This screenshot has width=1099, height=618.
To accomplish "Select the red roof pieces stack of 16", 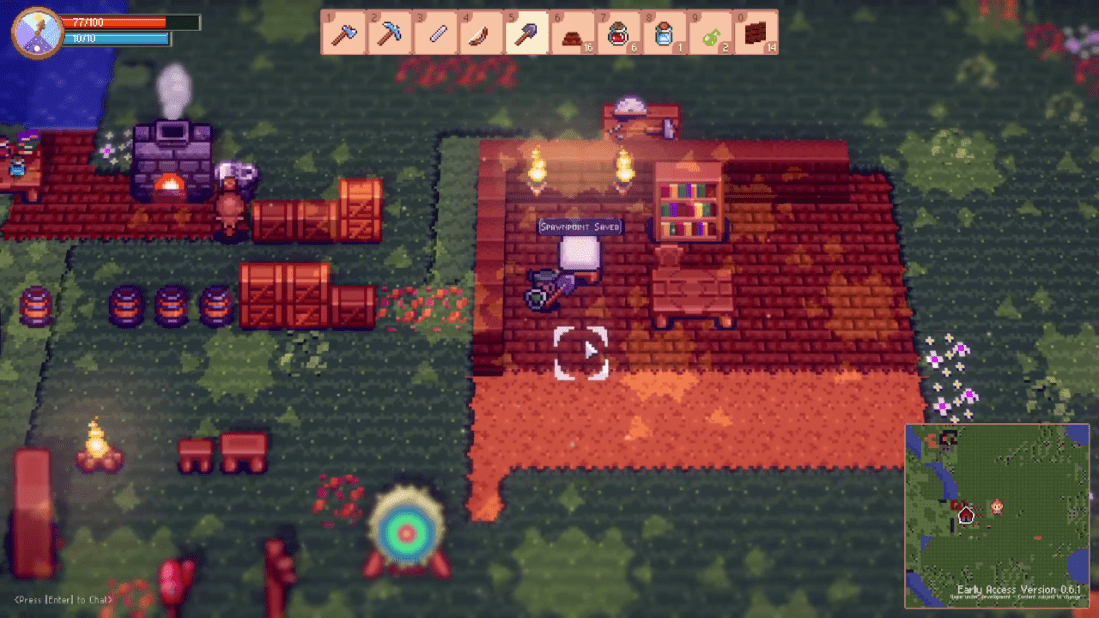I will pos(573,33).
